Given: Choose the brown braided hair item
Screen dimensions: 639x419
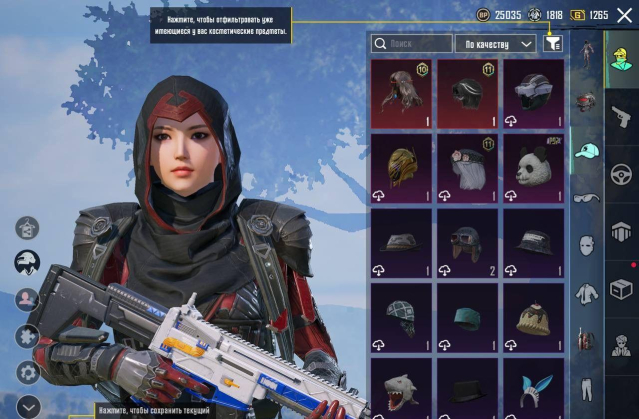Looking at the screenshot, I should click(401, 95).
